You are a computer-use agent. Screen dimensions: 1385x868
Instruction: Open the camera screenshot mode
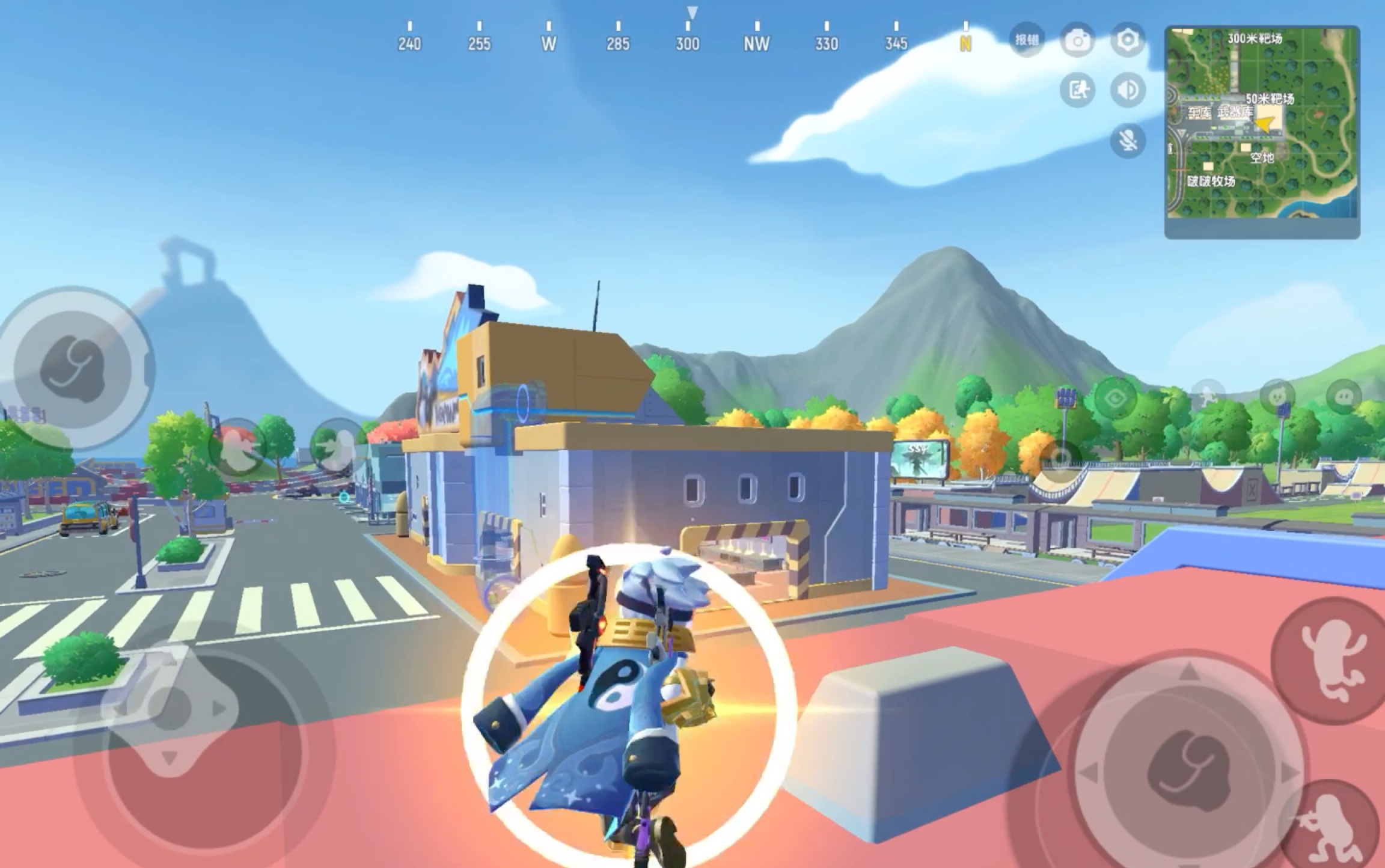pyautogui.click(x=1077, y=40)
